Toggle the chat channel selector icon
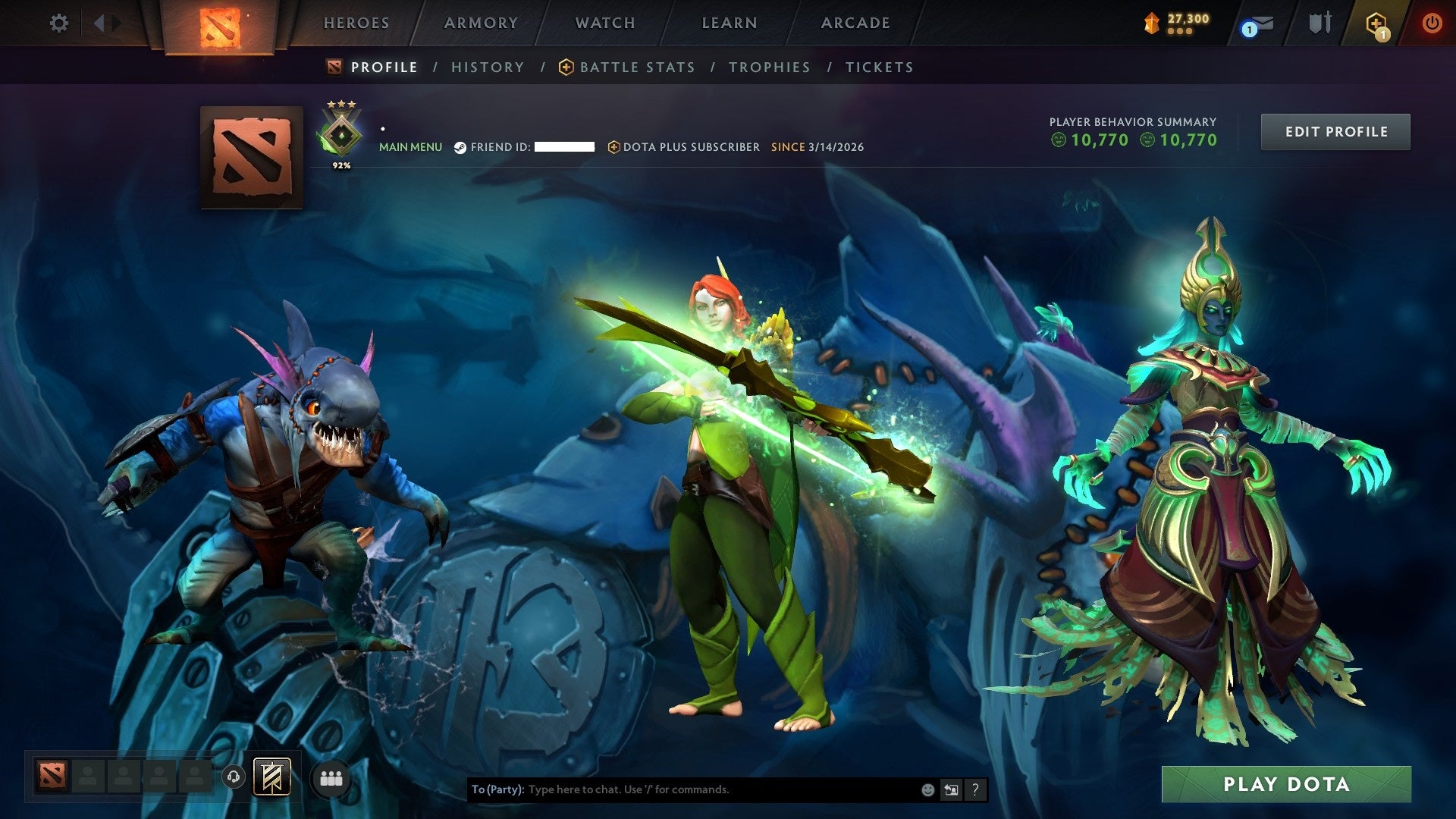Image resolution: width=1456 pixels, height=819 pixels. [x=950, y=789]
